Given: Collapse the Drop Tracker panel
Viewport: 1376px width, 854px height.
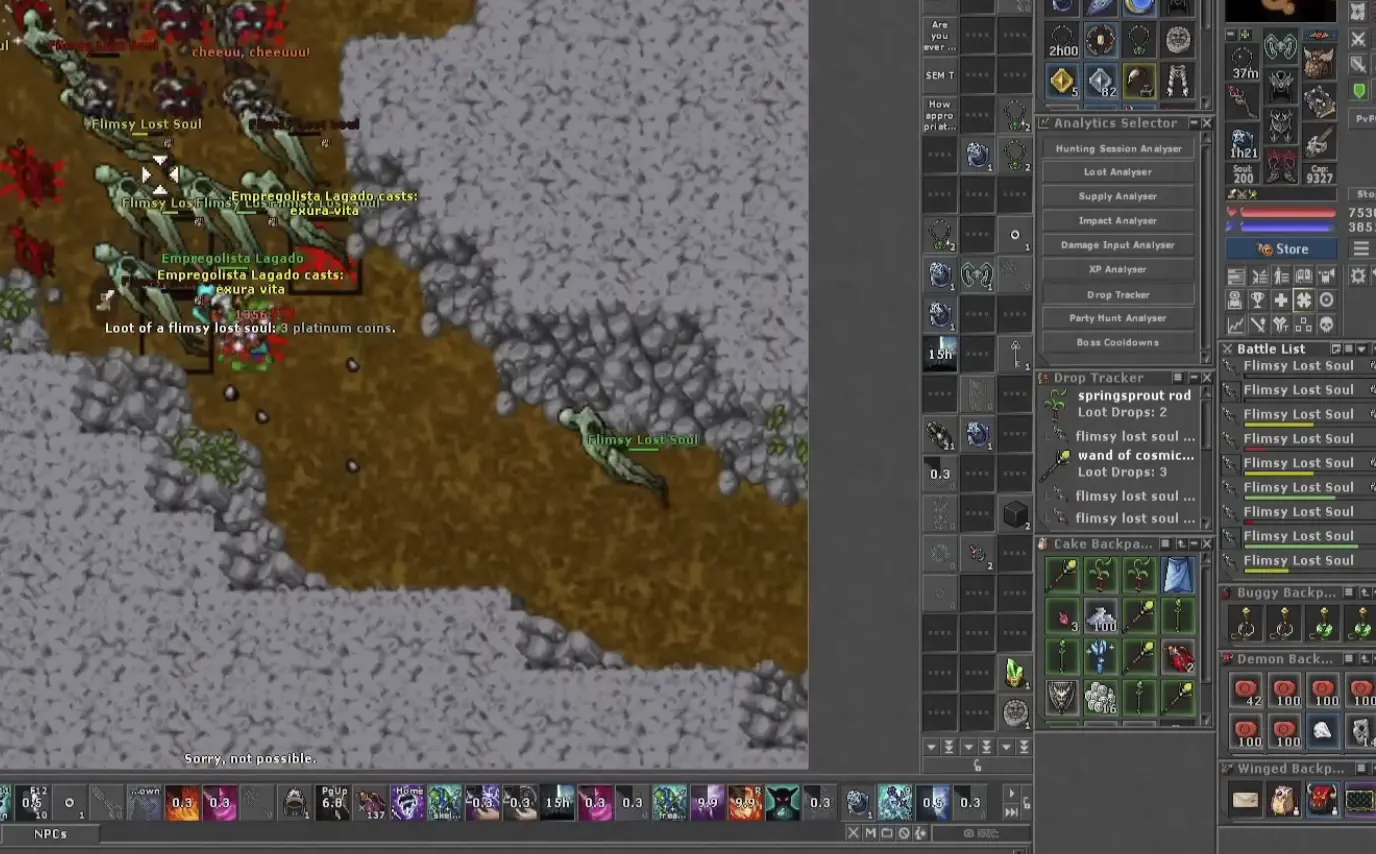Looking at the screenshot, I should point(1194,378).
